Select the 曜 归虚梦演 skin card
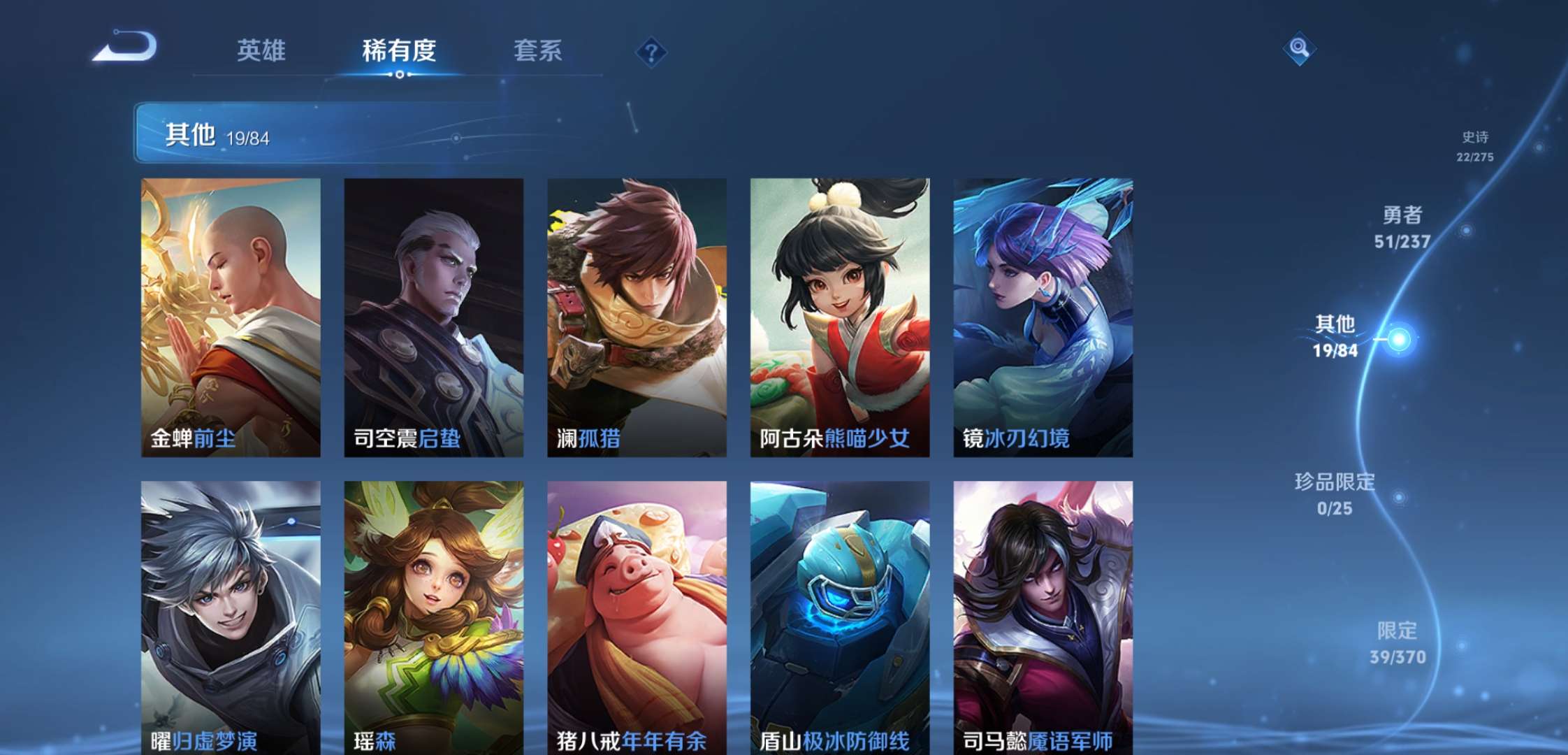1568x755 pixels. click(231, 615)
